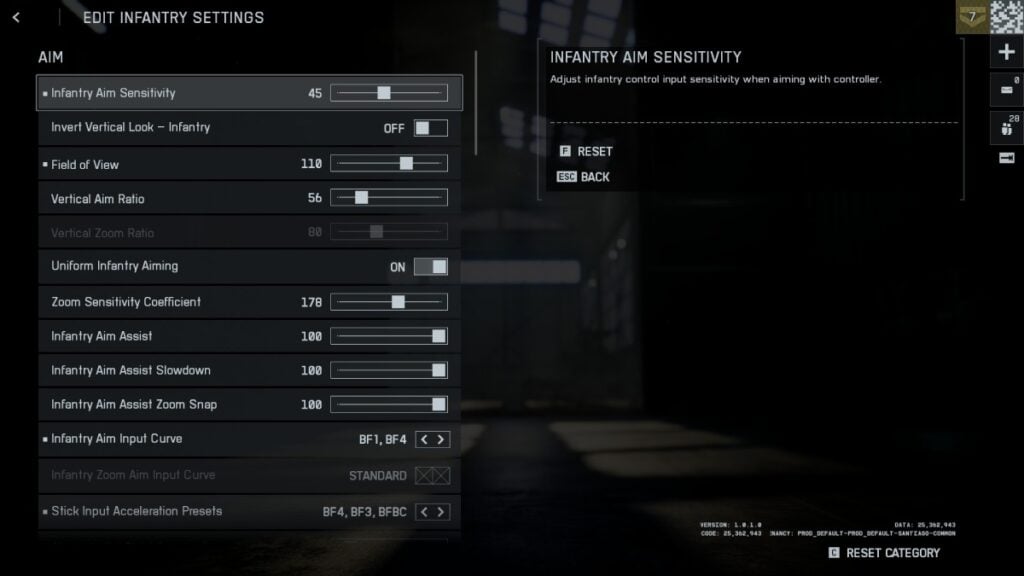Choose next Stick Input Acceleration Preset
Screen dimensions: 1024x576
coord(441,512)
